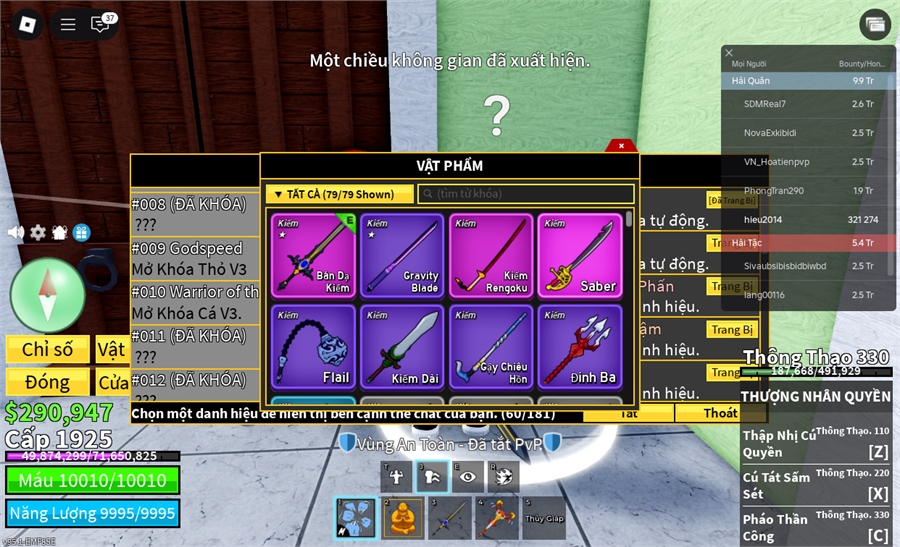Open the Roblox hamburger menu
900x547 pixels.
tap(68, 24)
